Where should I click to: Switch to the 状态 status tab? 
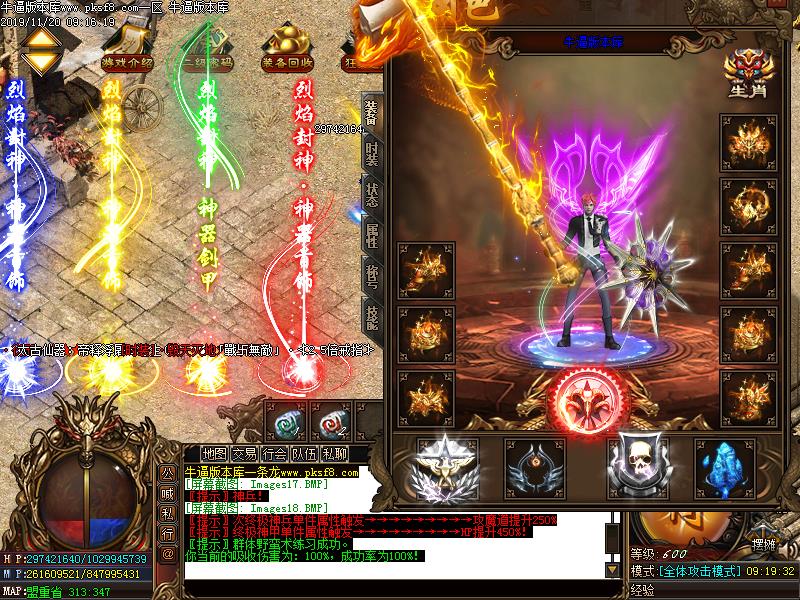click(371, 194)
